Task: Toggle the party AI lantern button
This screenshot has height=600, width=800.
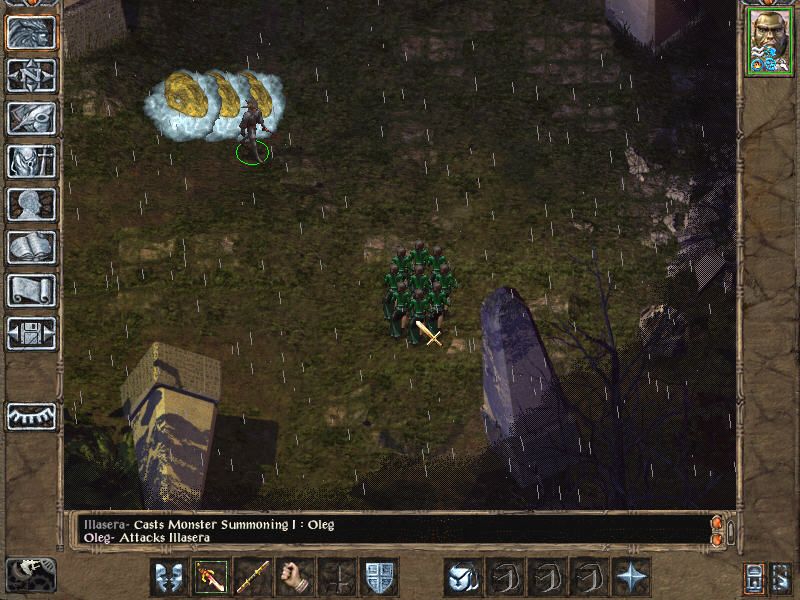Action: pyautogui.click(x=780, y=577)
